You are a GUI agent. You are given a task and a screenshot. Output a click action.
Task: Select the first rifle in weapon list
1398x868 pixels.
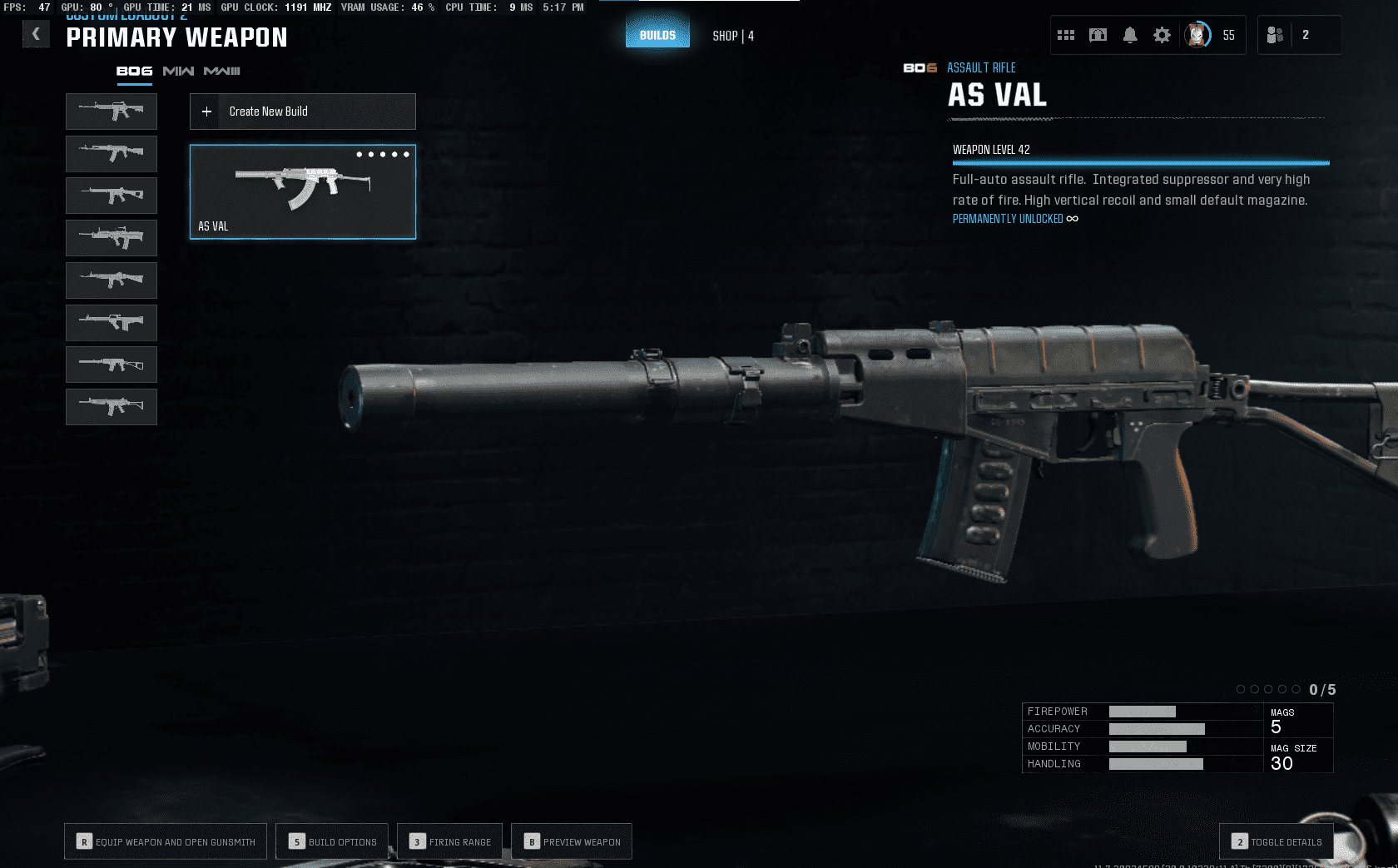click(112, 111)
